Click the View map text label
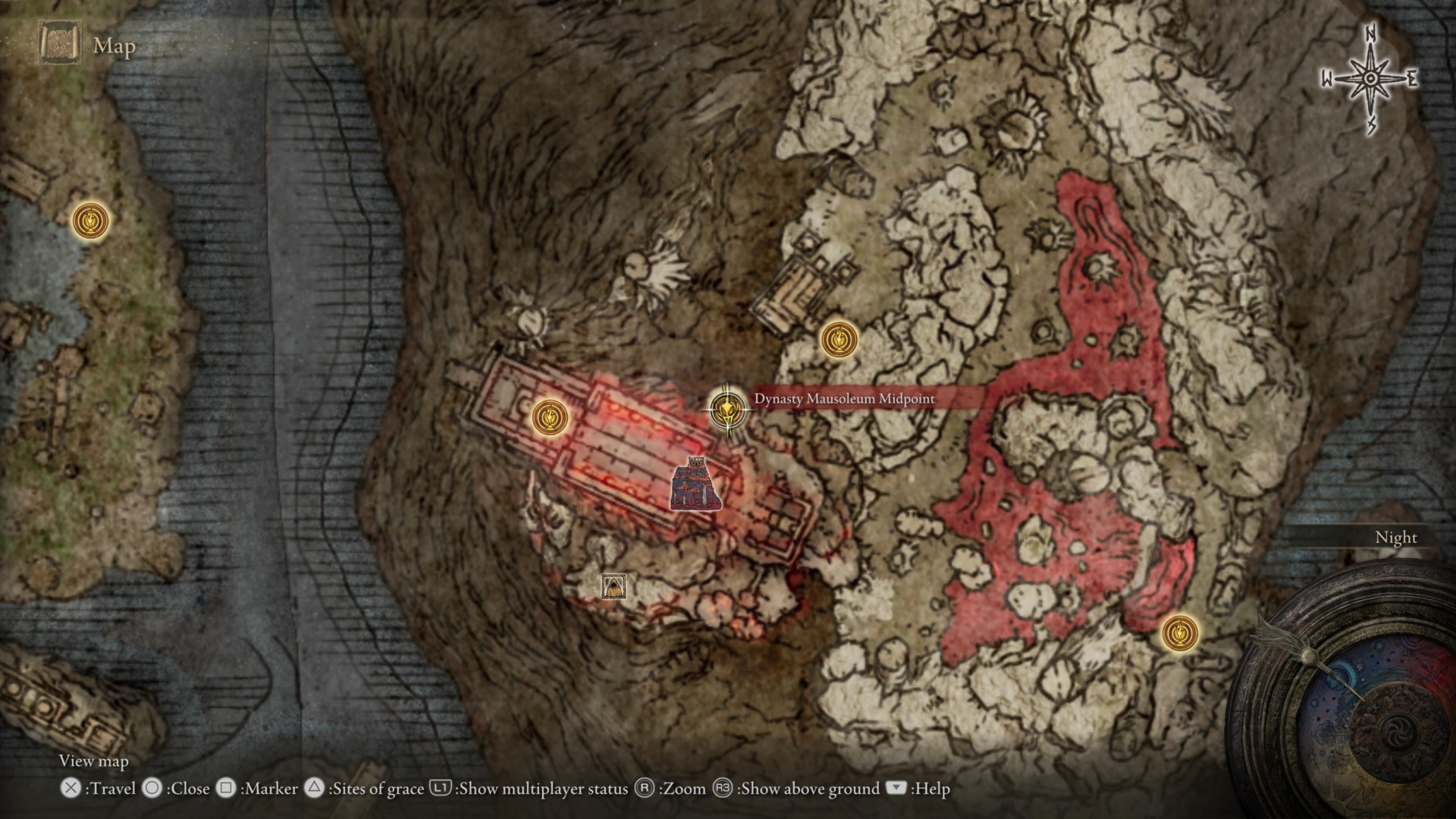This screenshot has width=1456, height=819. (x=94, y=761)
